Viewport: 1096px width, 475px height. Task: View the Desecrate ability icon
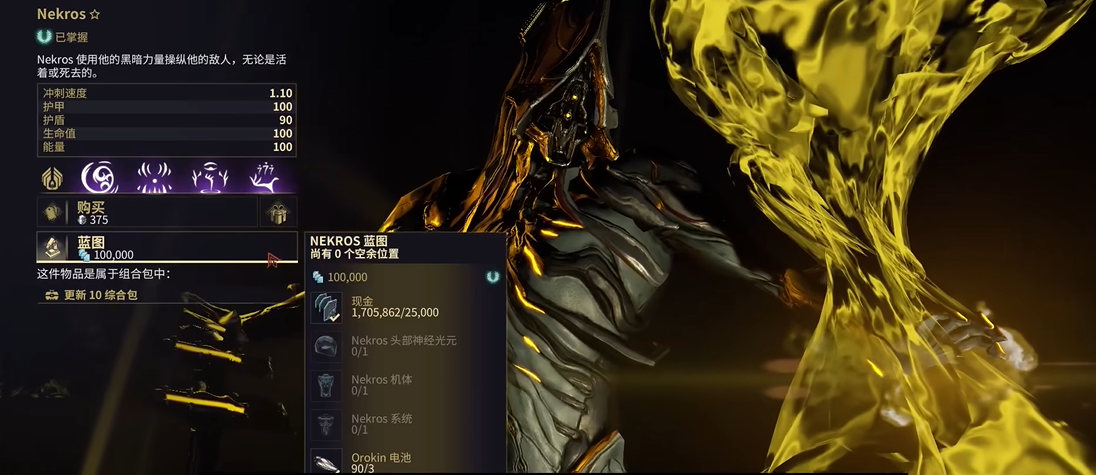coord(212,178)
